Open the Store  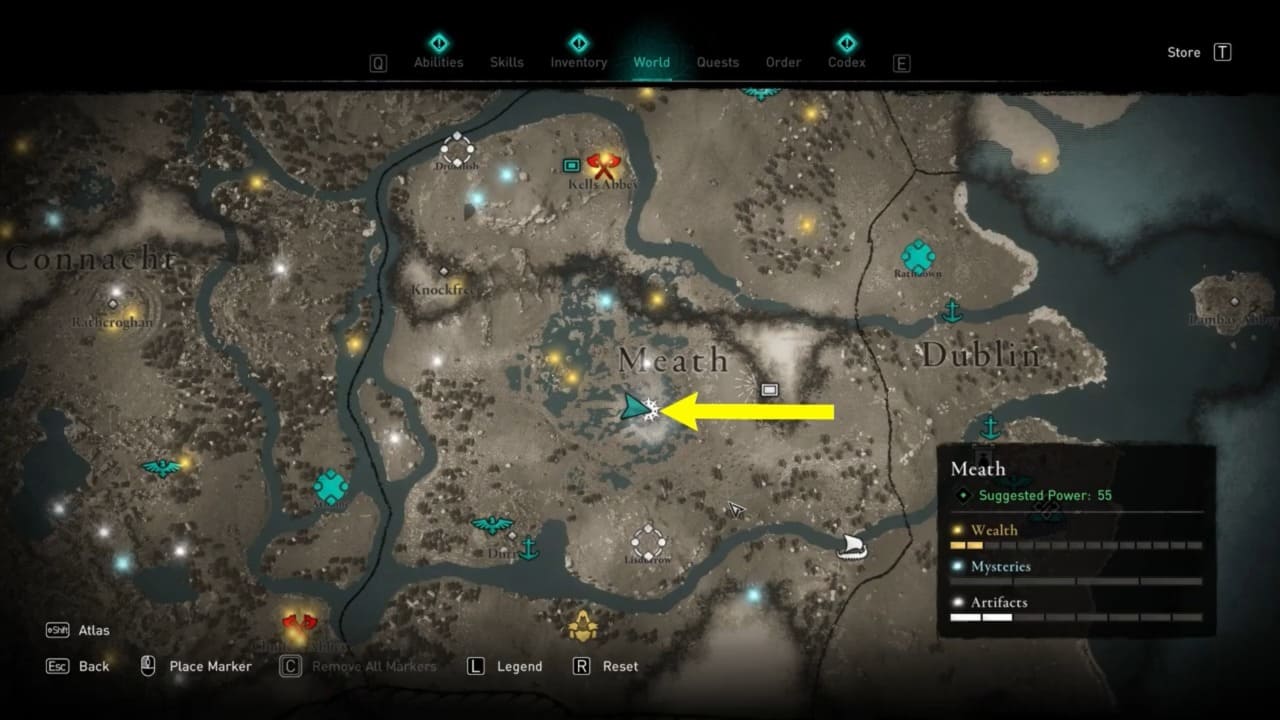coord(1183,52)
